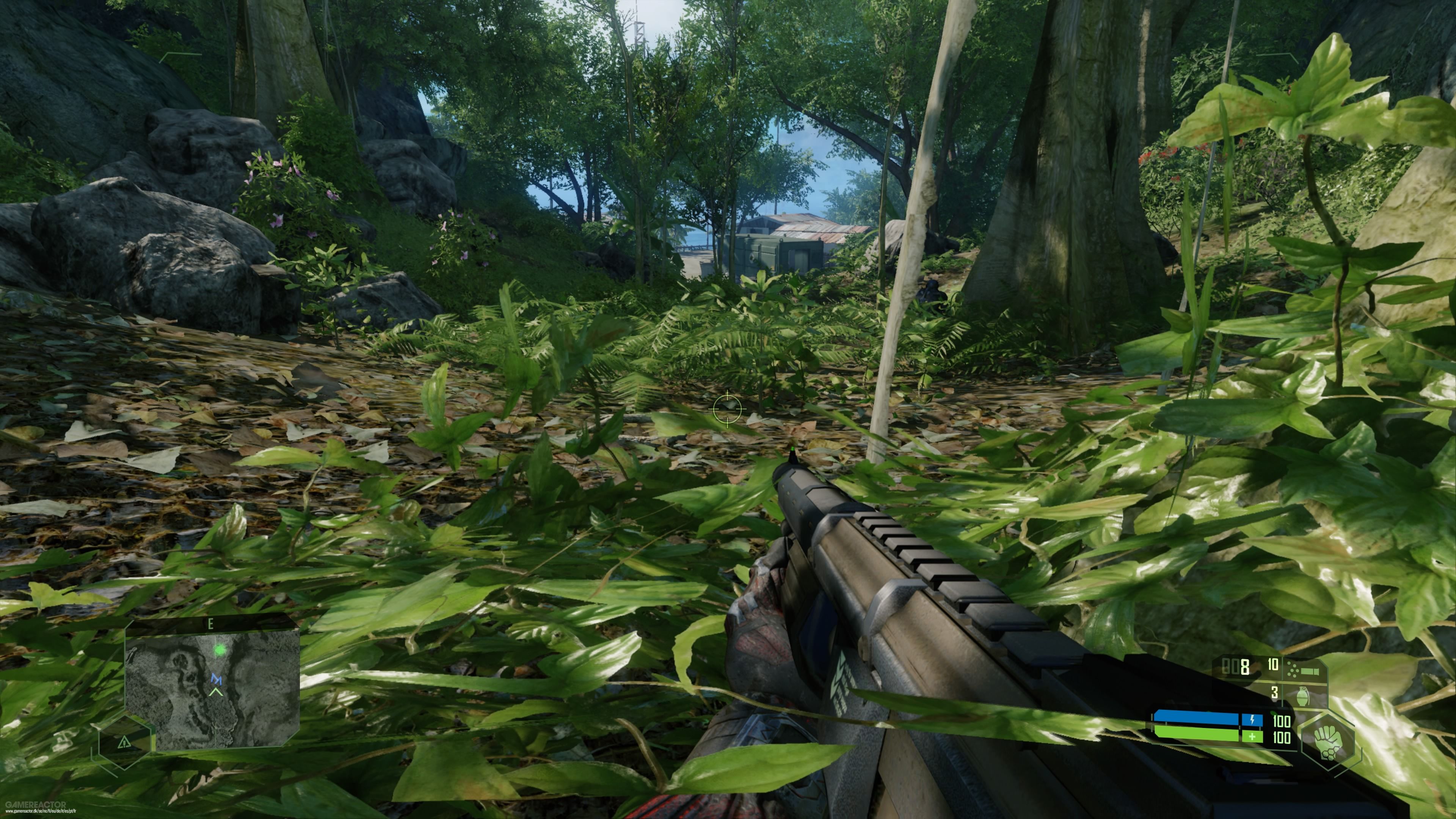Click the green player marker on the minimap
Image resolution: width=1456 pixels, height=819 pixels.
(219, 651)
